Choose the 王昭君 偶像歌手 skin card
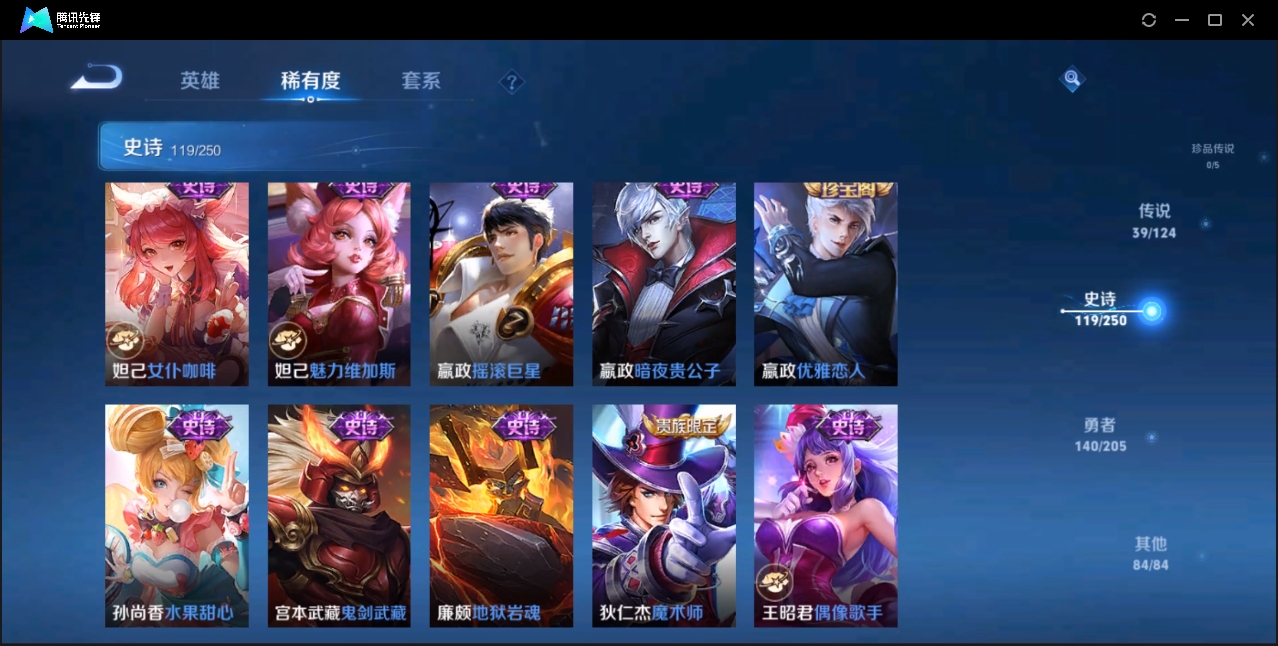Image resolution: width=1278 pixels, height=646 pixels. 825,515
